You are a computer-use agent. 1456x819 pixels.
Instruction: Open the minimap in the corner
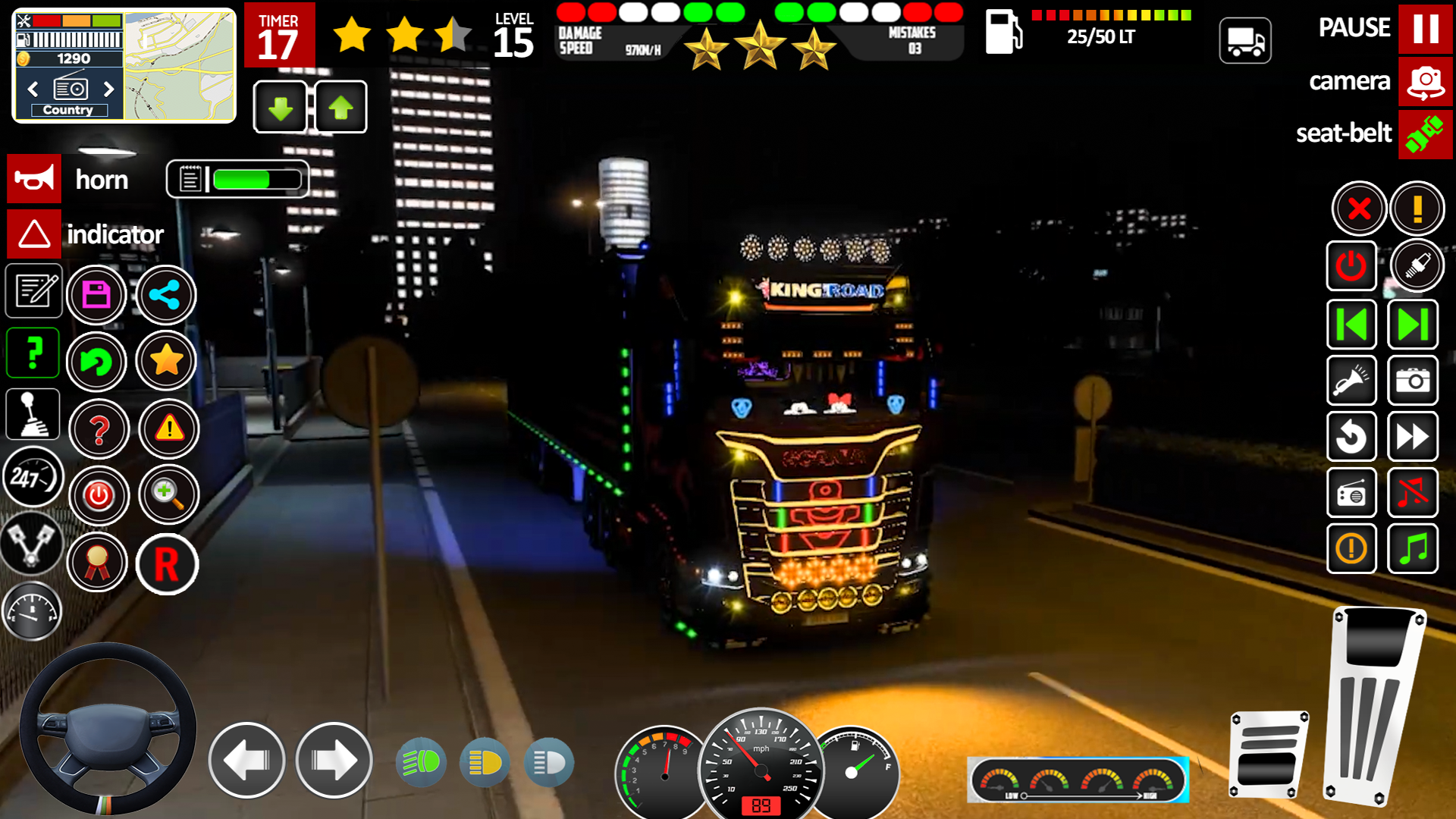click(179, 66)
